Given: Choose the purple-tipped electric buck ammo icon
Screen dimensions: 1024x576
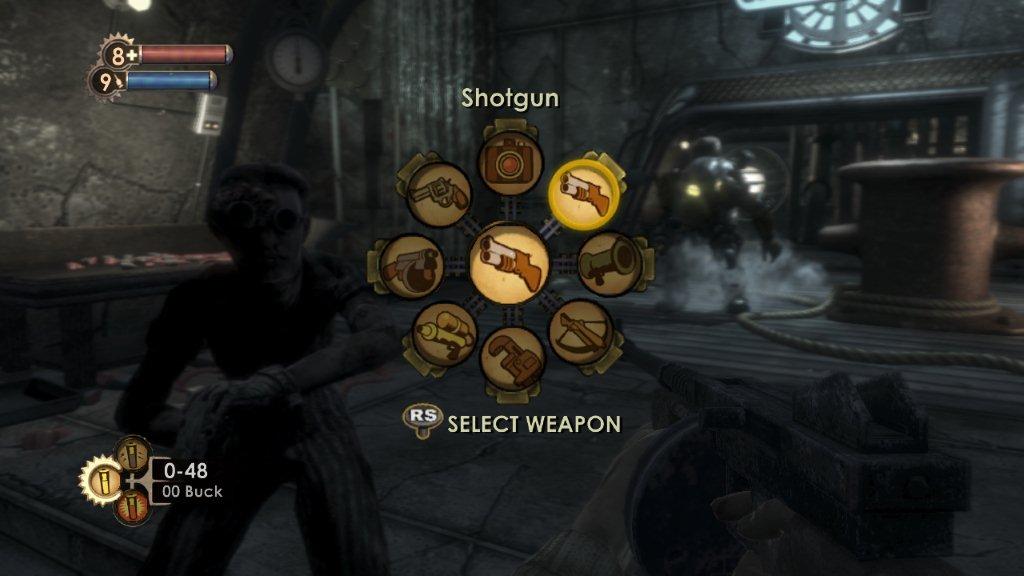Looking at the screenshot, I should pyautogui.click(x=133, y=455).
